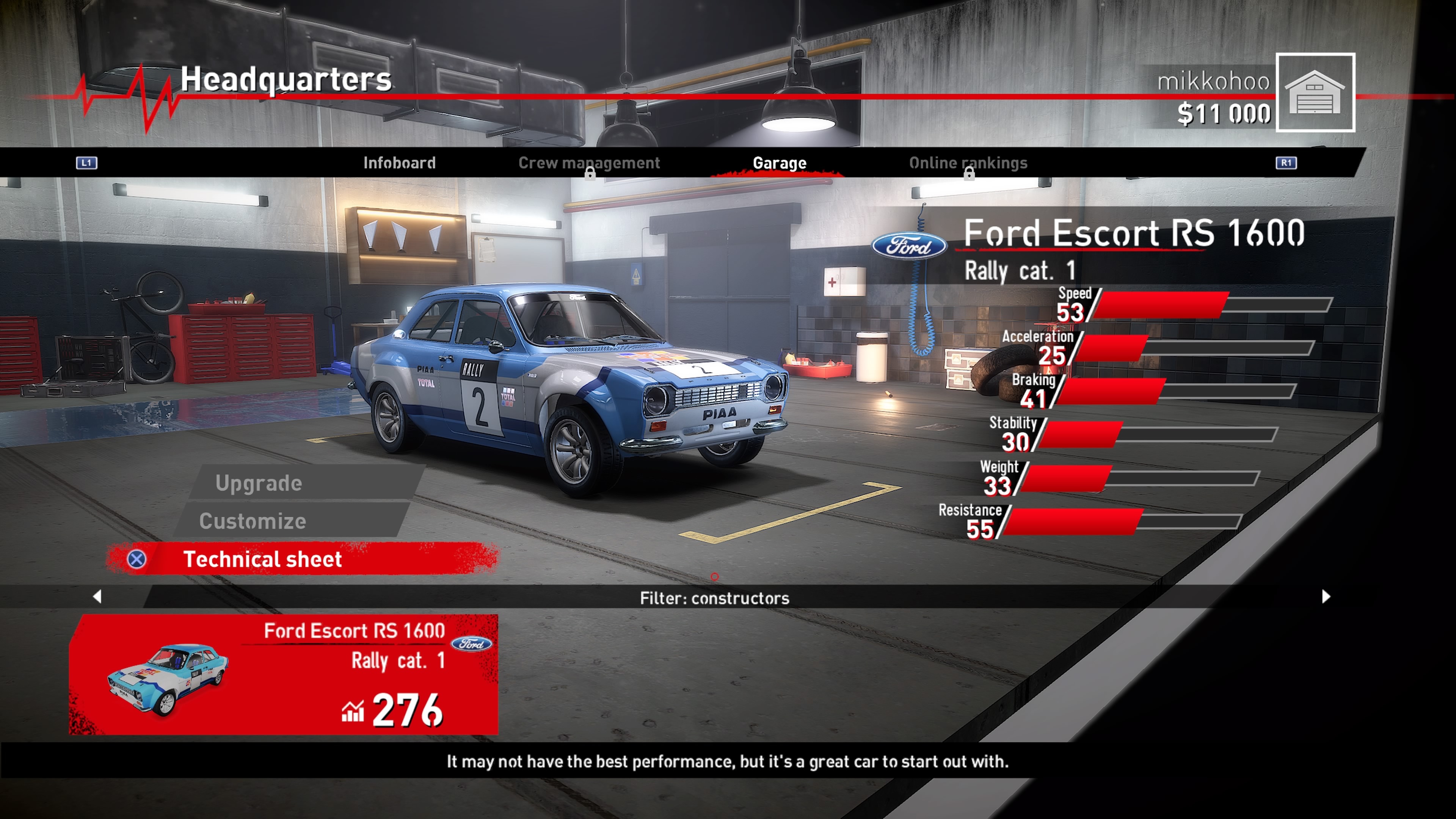Switch to the Infoboard tab
Screen dimensions: 1456x819
399,163
